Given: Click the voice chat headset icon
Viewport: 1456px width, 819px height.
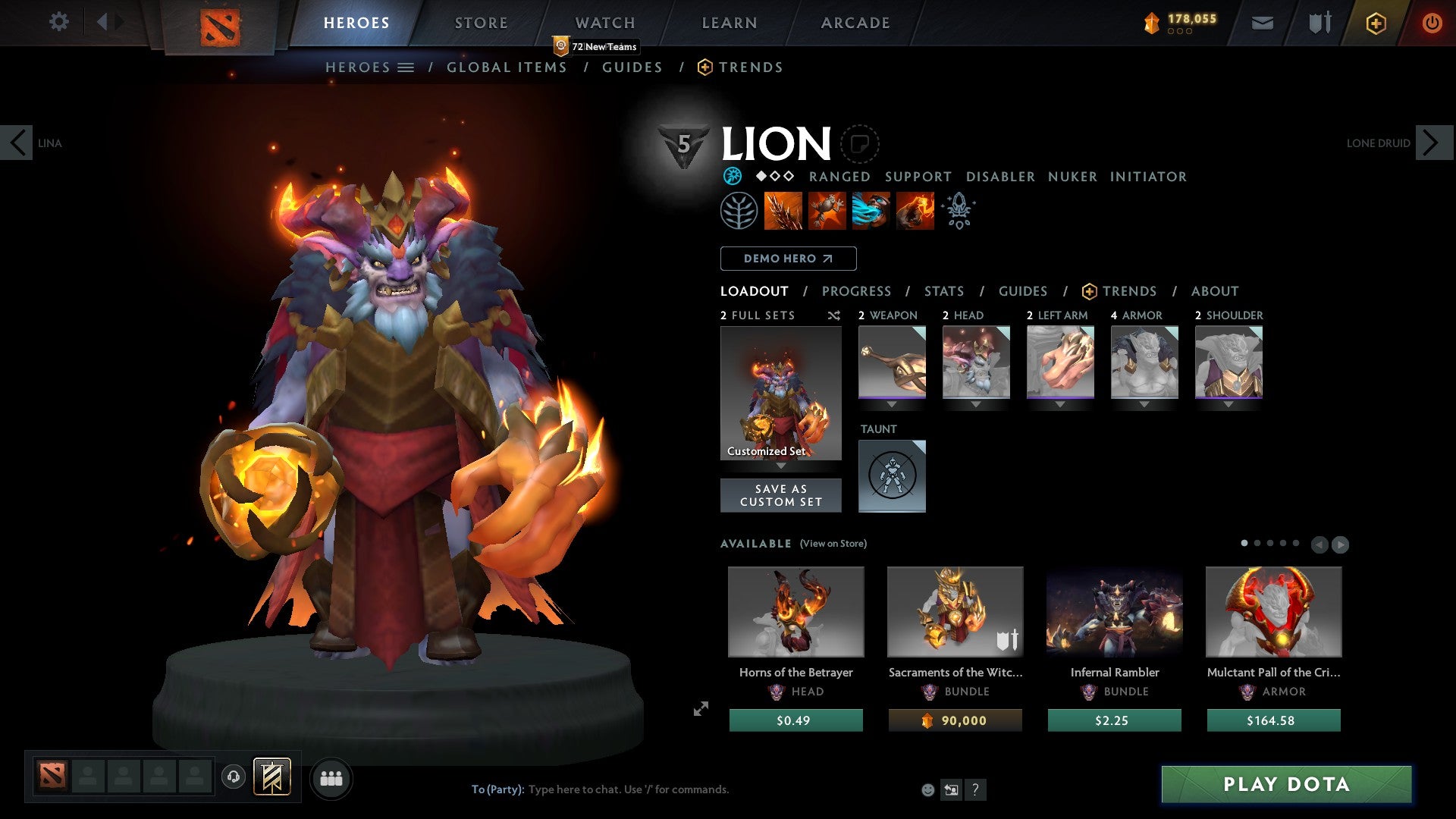Looking at the screenshot, I should (233, 777).
